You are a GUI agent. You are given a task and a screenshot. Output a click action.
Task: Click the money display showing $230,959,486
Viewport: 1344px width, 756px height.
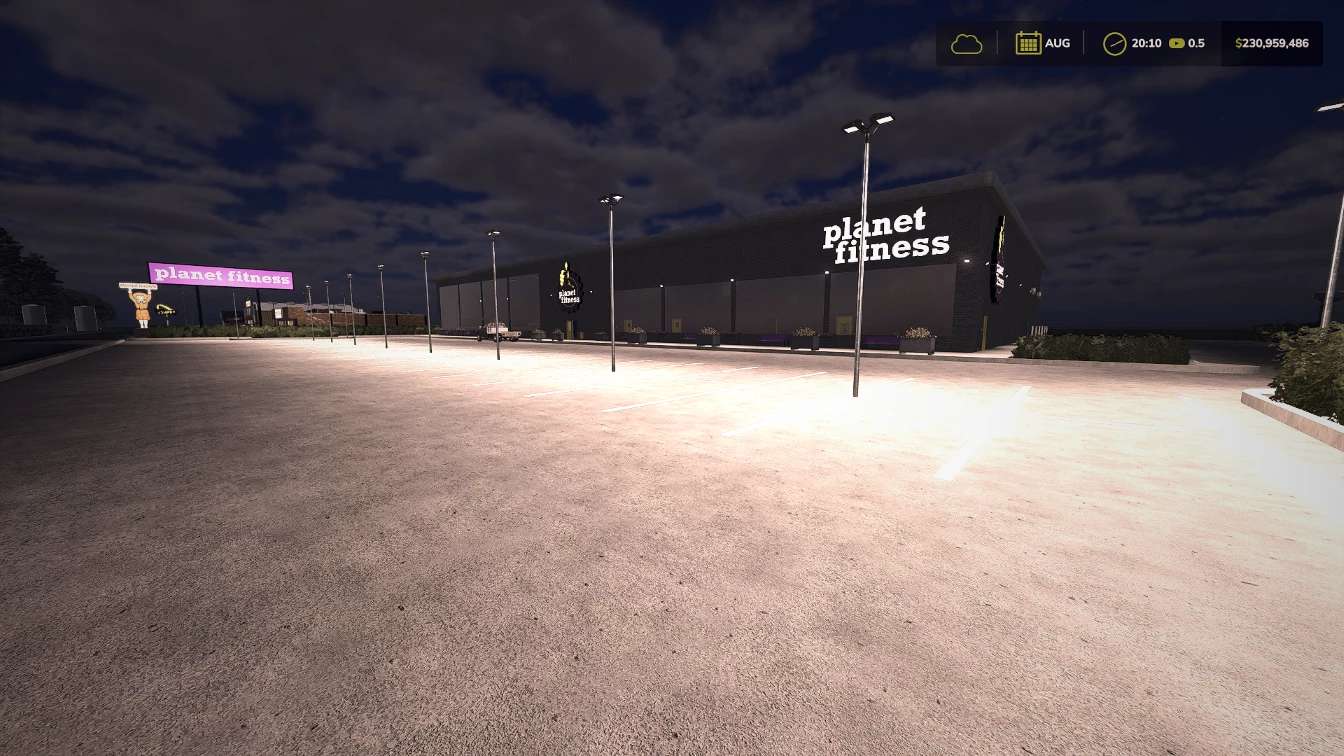tap(1270, 43)
